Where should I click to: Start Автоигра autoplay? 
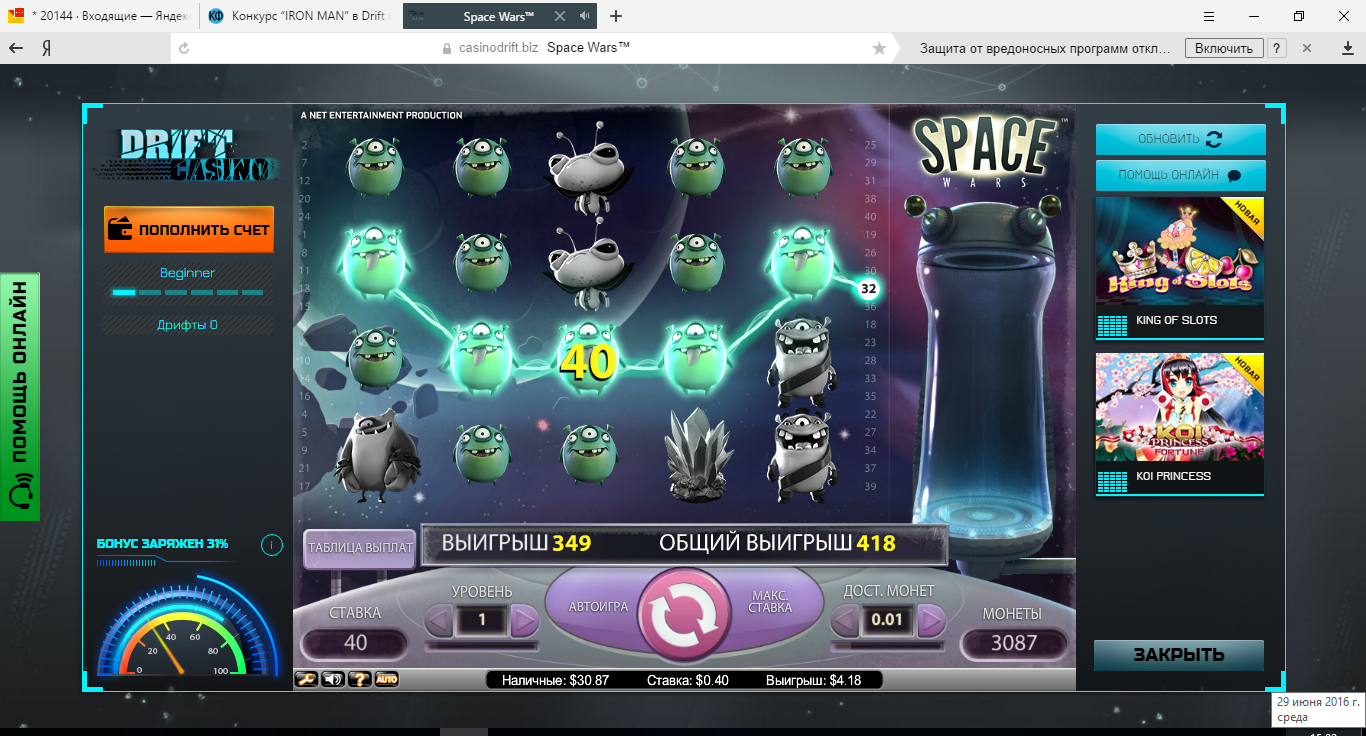pos(598,607)
